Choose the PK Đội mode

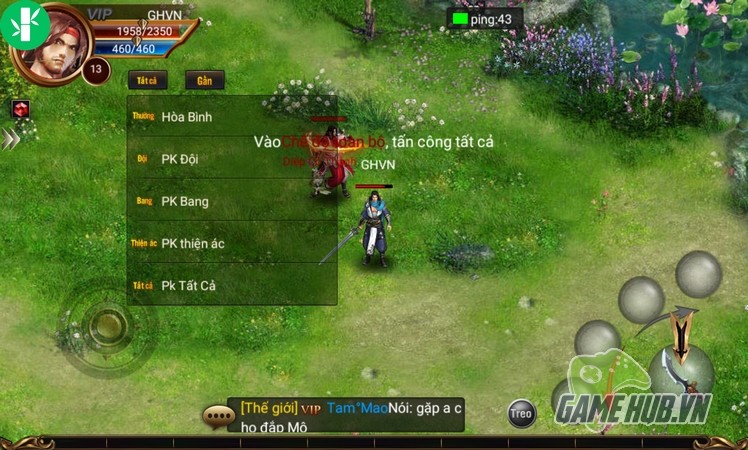tap(231, 159)
